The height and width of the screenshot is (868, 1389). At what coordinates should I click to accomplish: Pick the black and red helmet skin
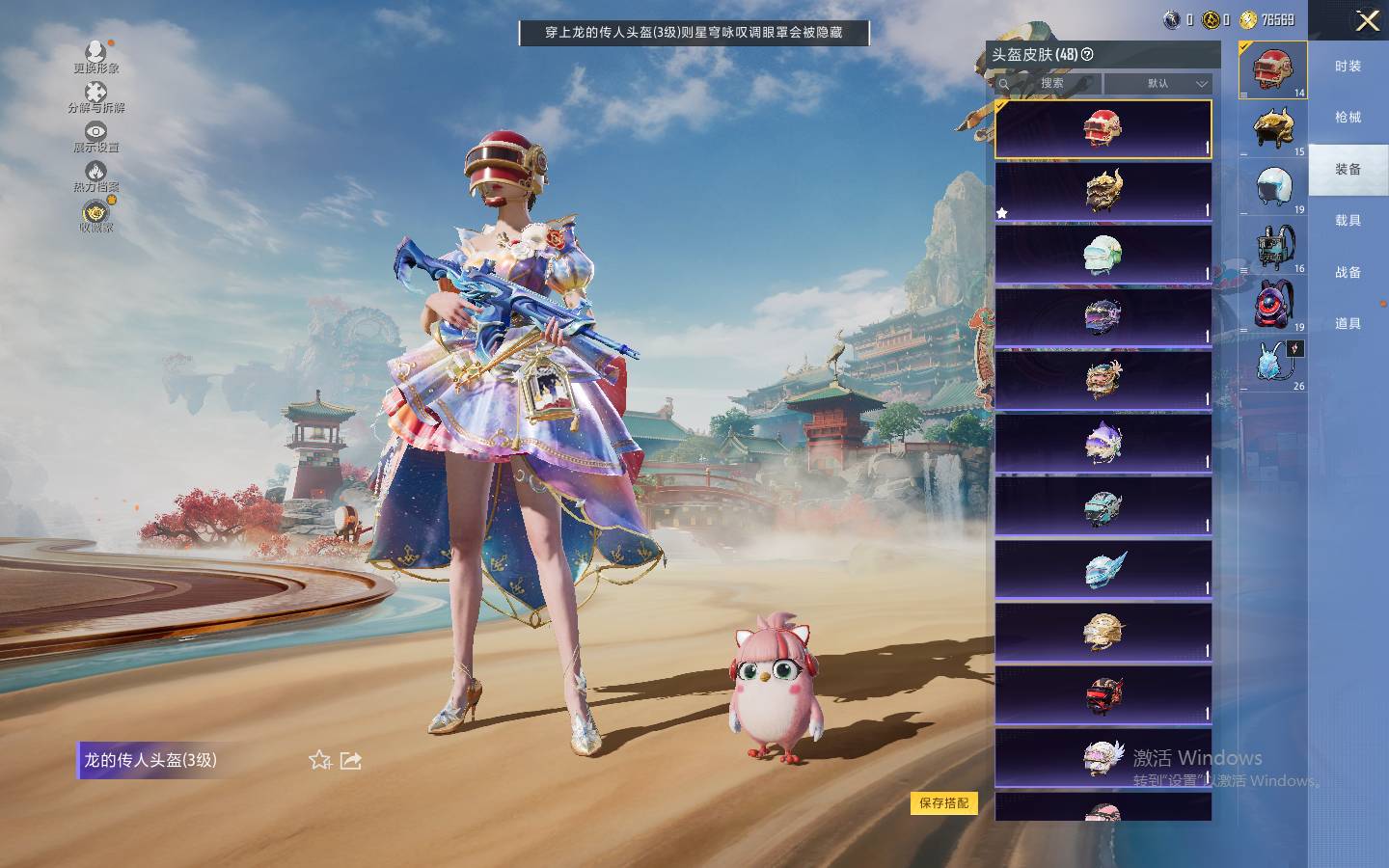click(1103, 694)
